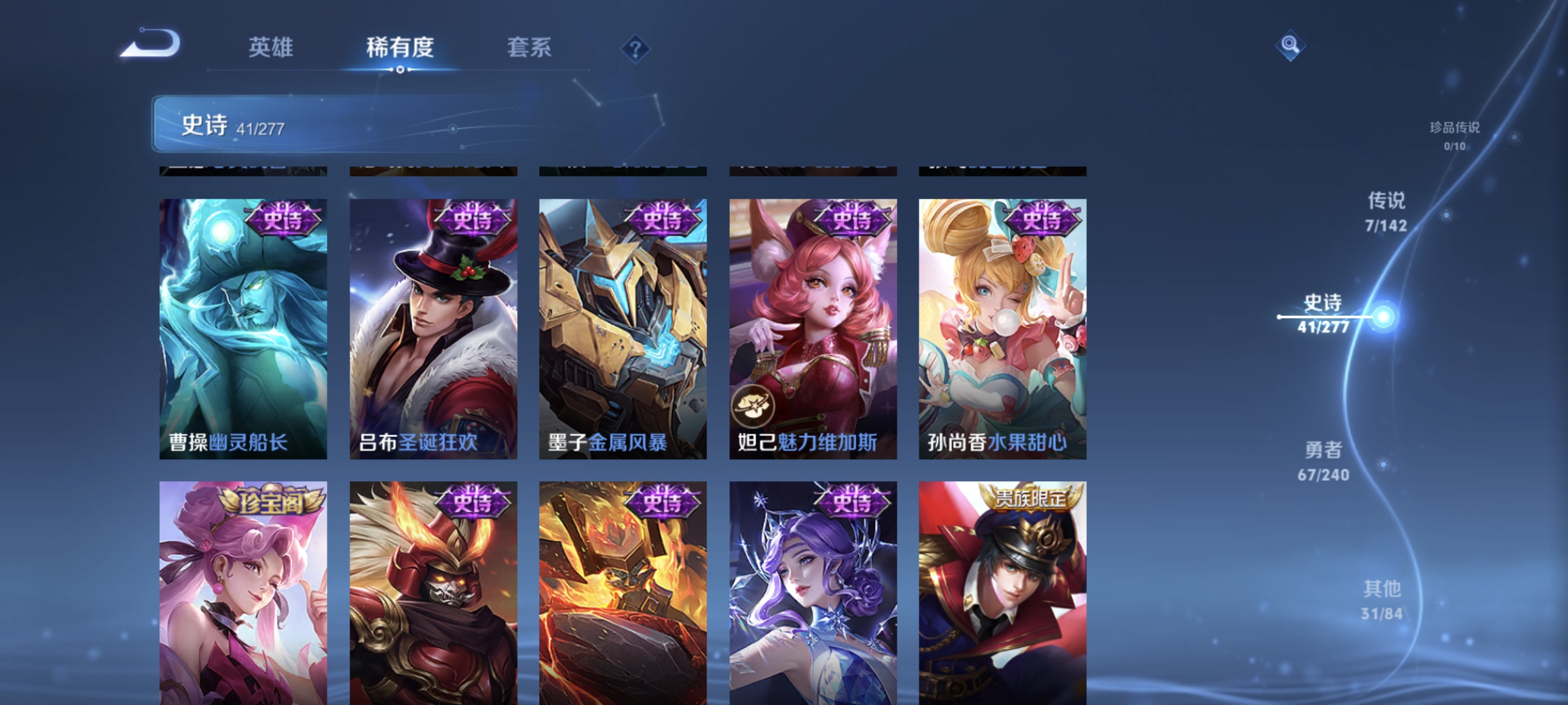Open the 吕布圣诞狂欢 skin
The width and height of the screenshot is (1568, 705).
433,317
